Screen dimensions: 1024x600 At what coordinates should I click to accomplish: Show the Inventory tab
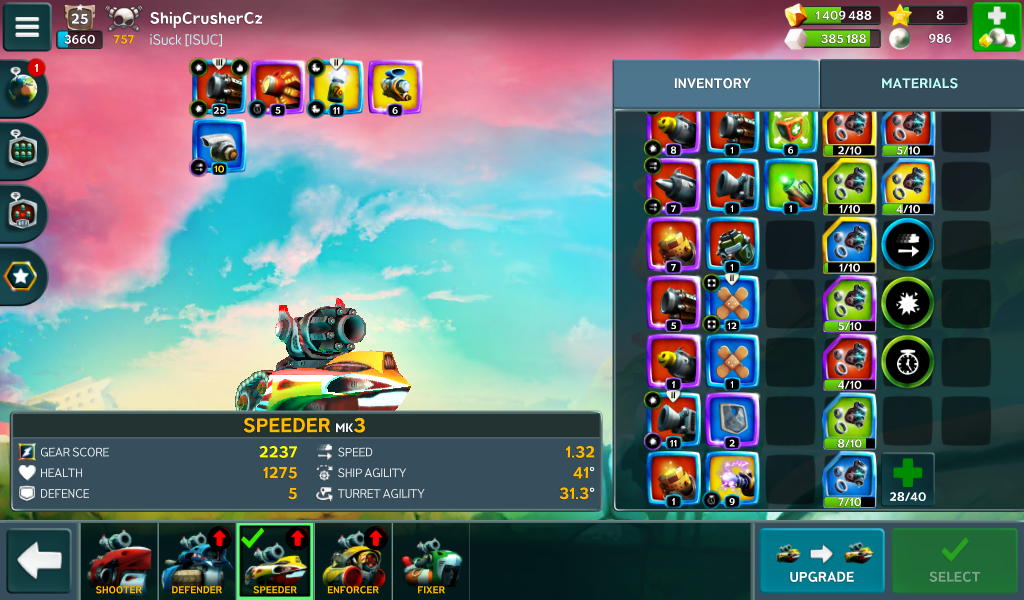coord(712,84)
